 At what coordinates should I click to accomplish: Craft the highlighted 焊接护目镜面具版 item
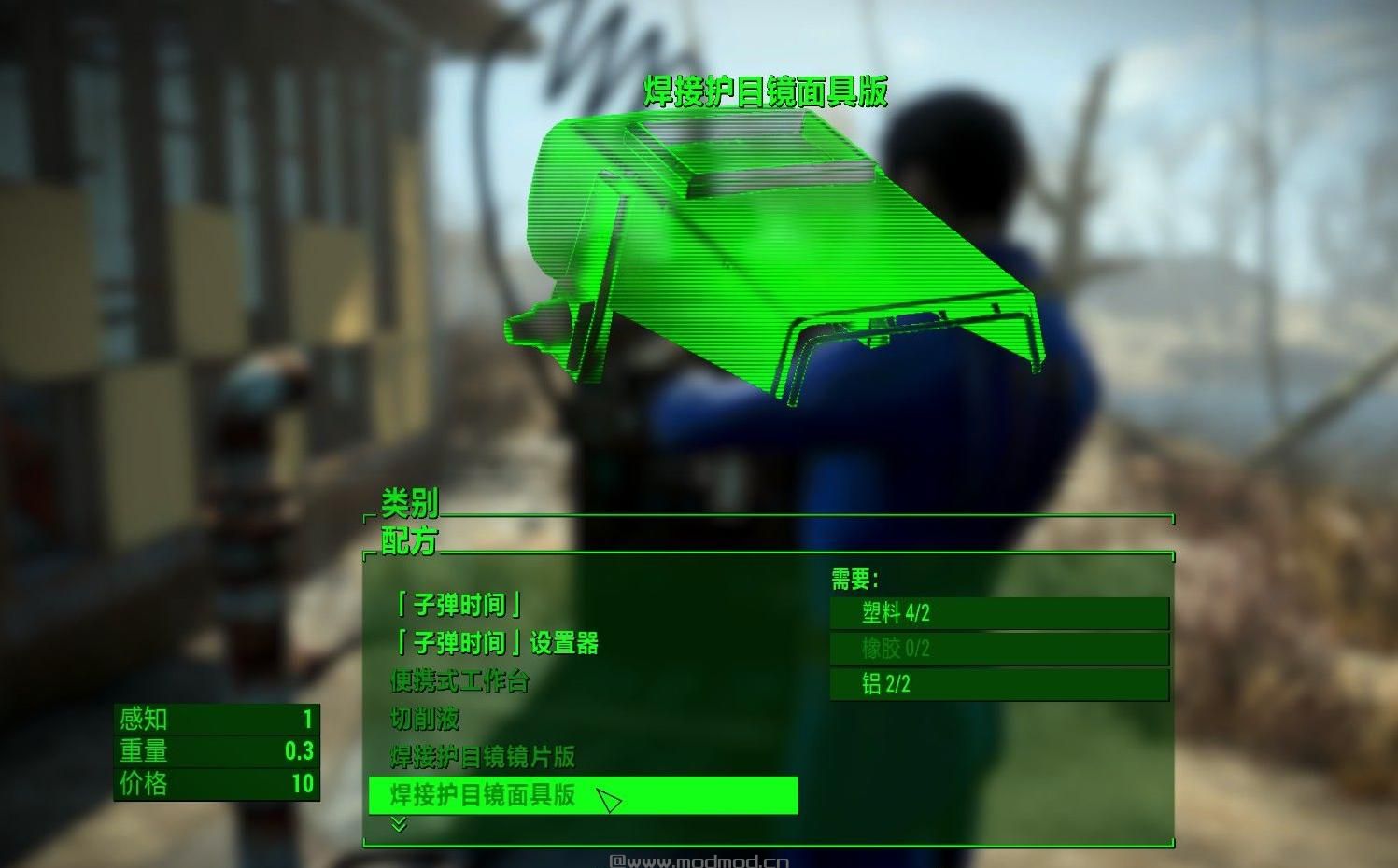(486, 796)
